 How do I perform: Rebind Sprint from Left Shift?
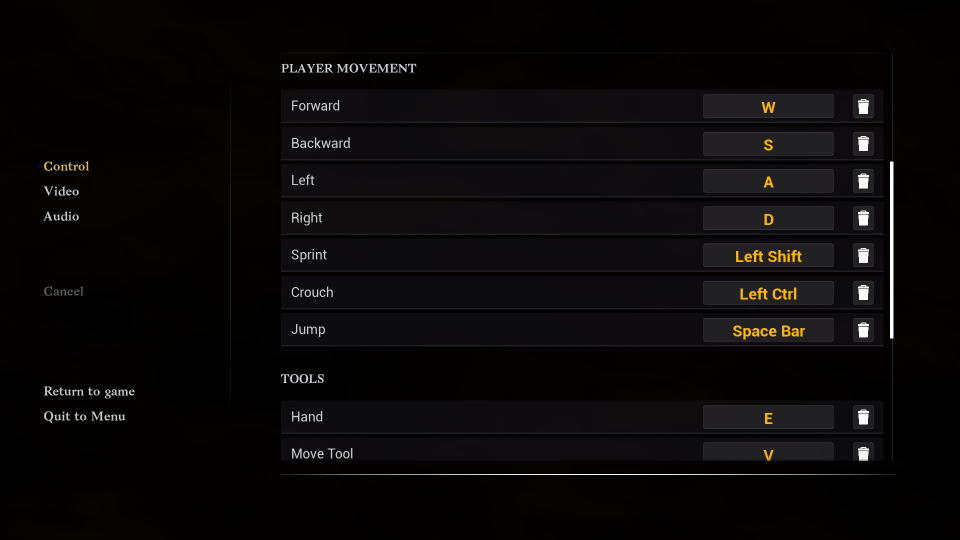tap(768, 256)
